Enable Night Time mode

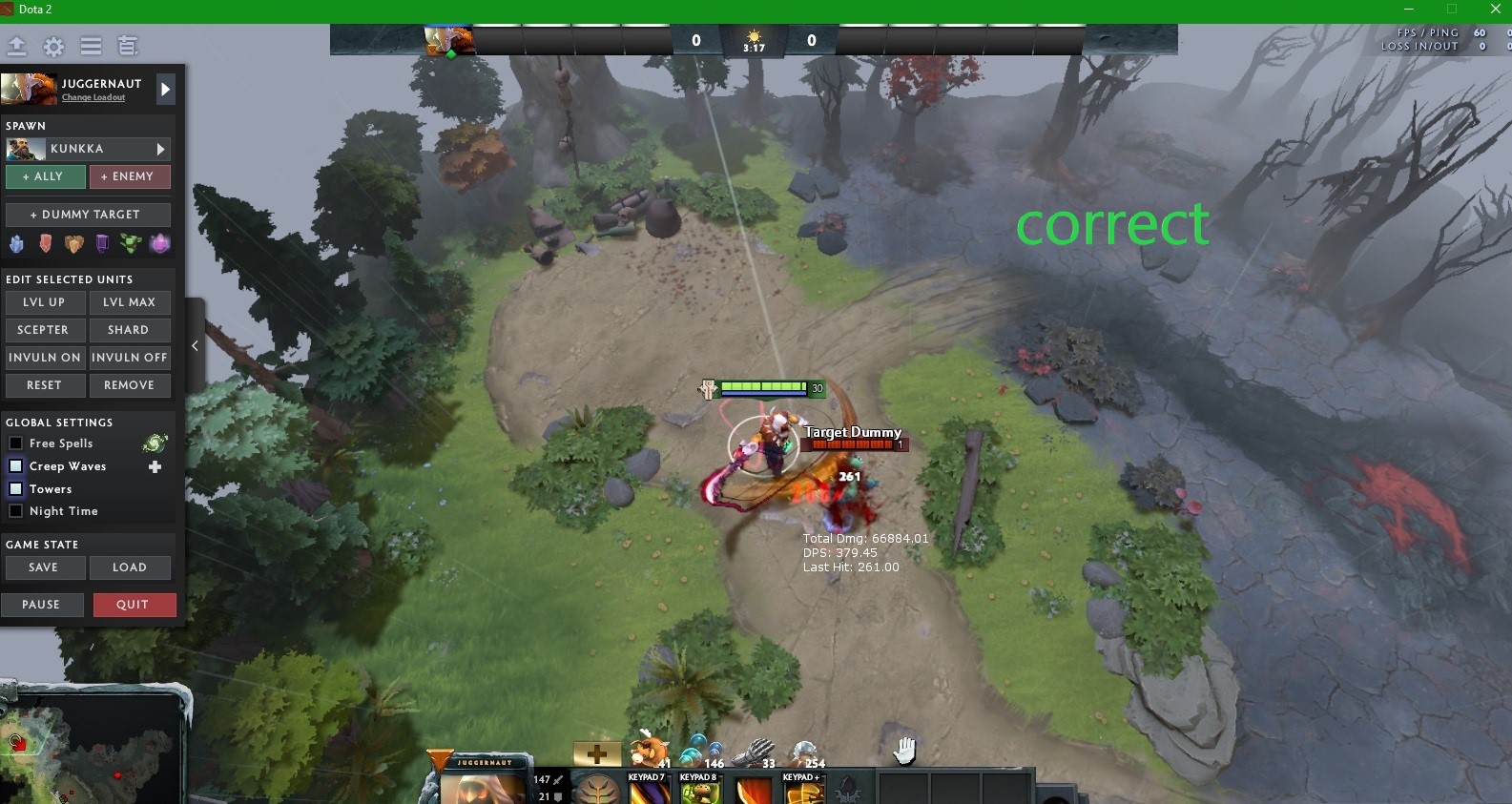pos(15,511)
